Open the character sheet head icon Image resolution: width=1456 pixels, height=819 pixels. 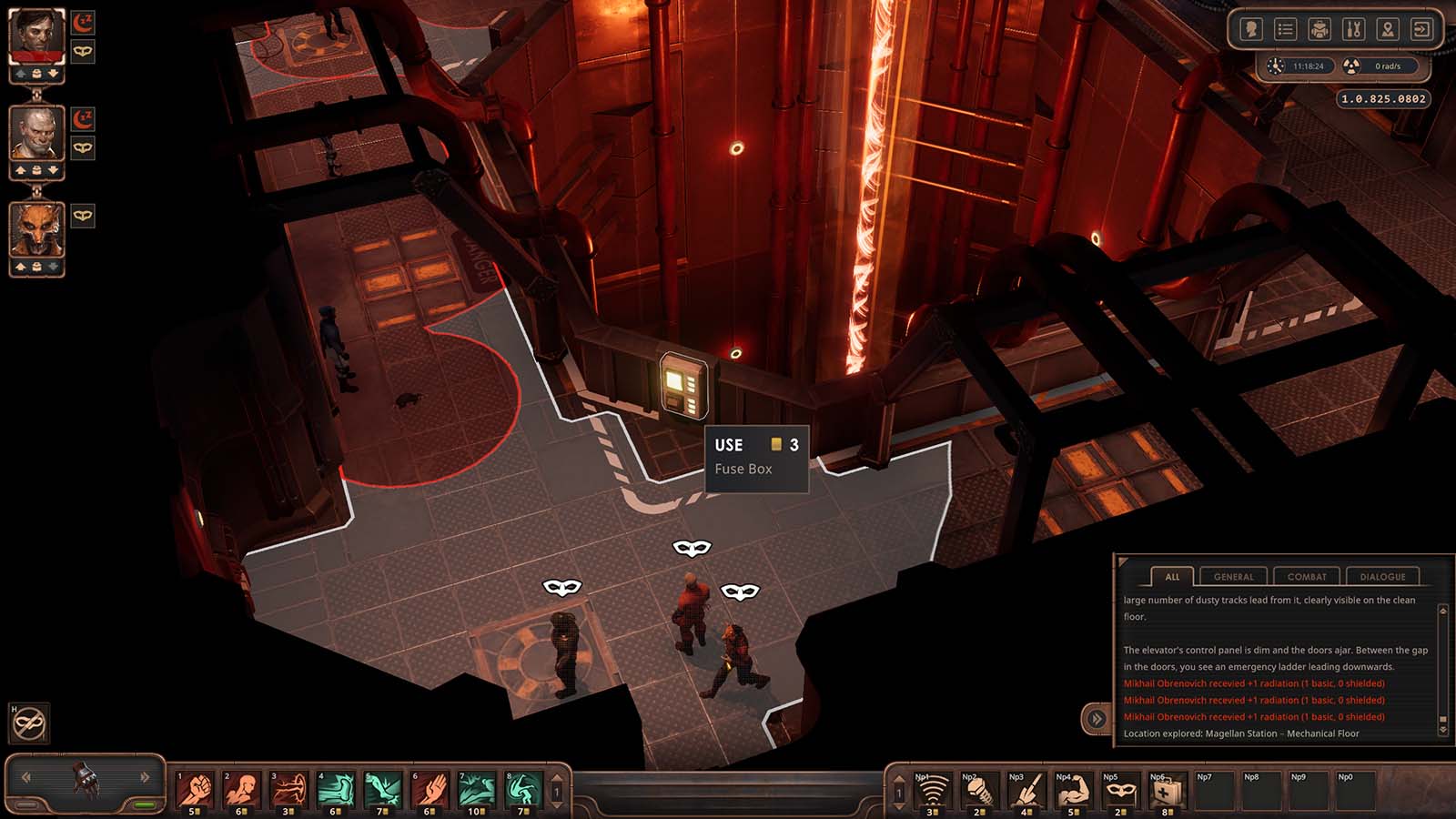point(1251,30)
